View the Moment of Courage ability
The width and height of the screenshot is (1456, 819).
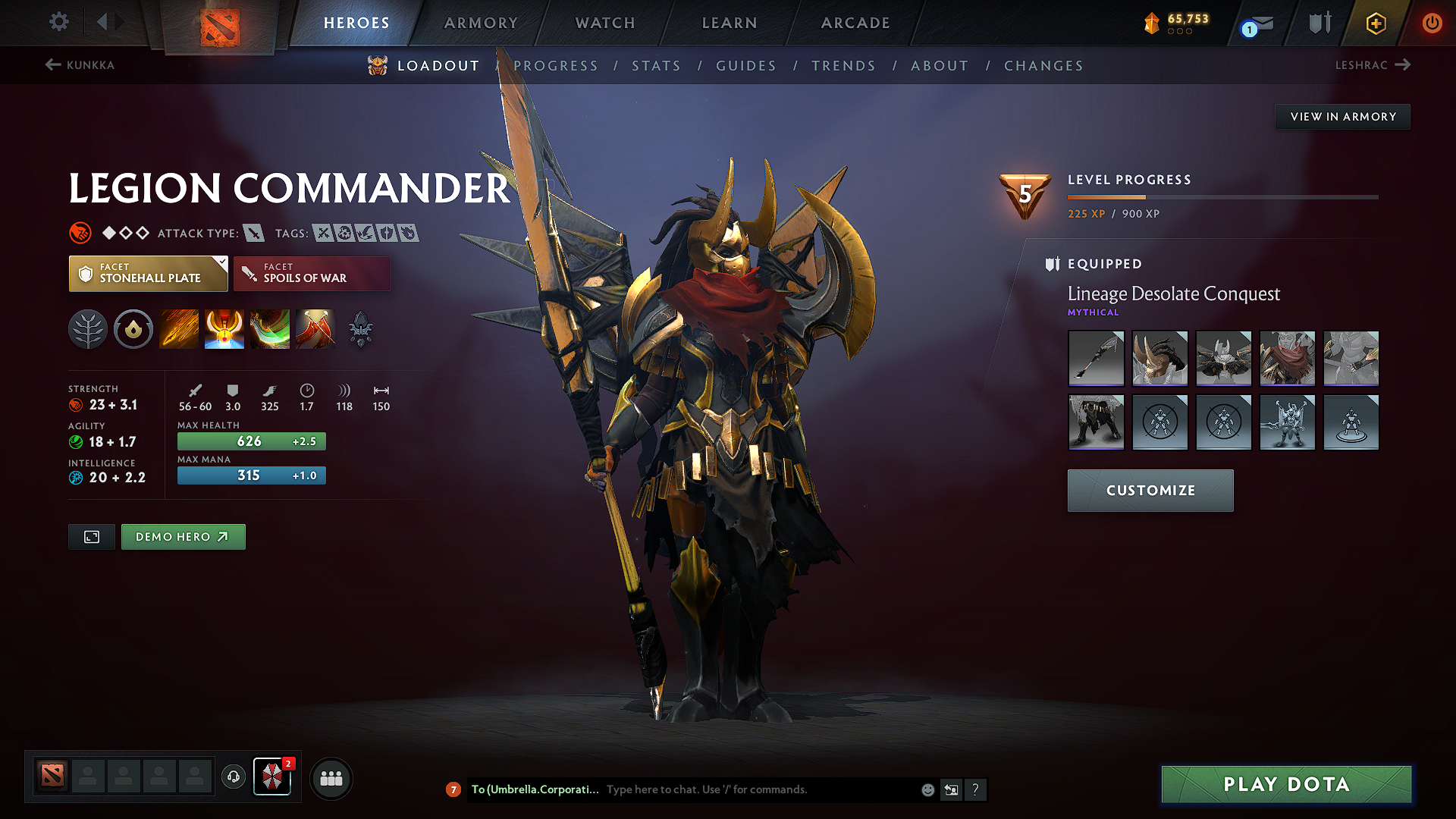[x=270, y=328]
